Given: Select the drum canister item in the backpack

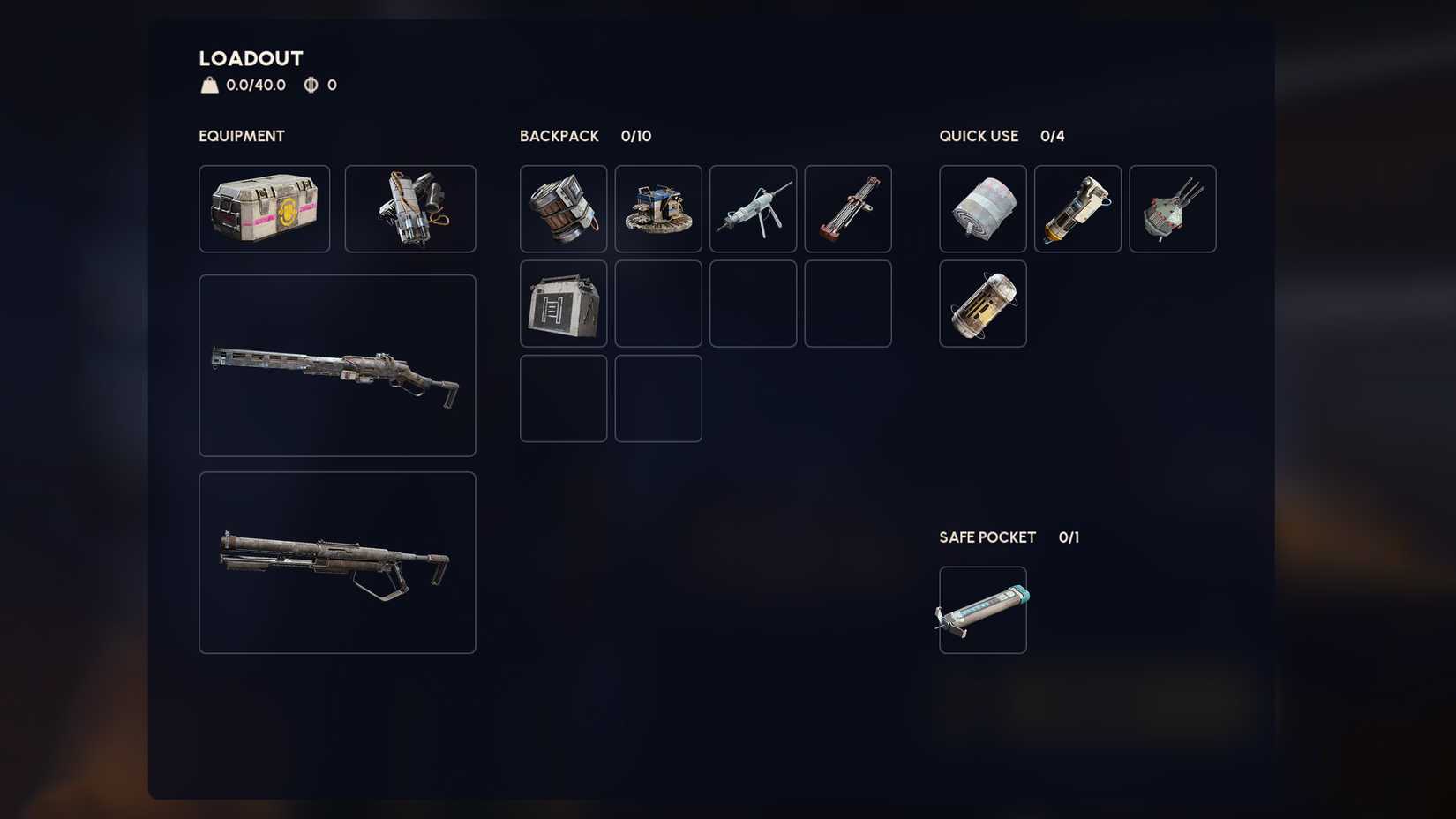Looking at the screenshot, I should (x=562, y=208).
